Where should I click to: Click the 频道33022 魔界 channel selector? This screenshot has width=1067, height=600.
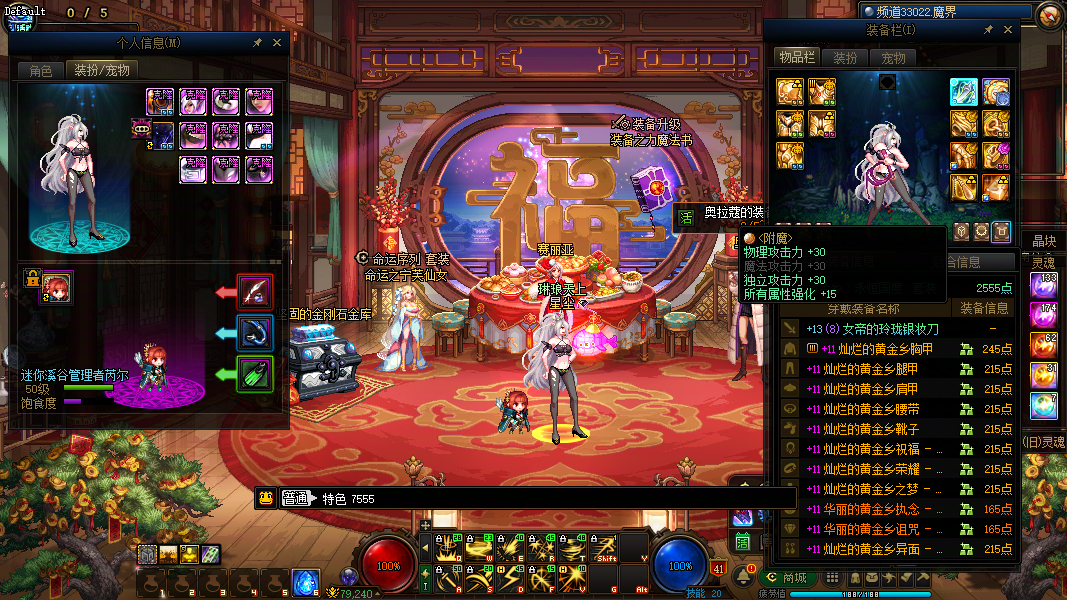point(945,12)
